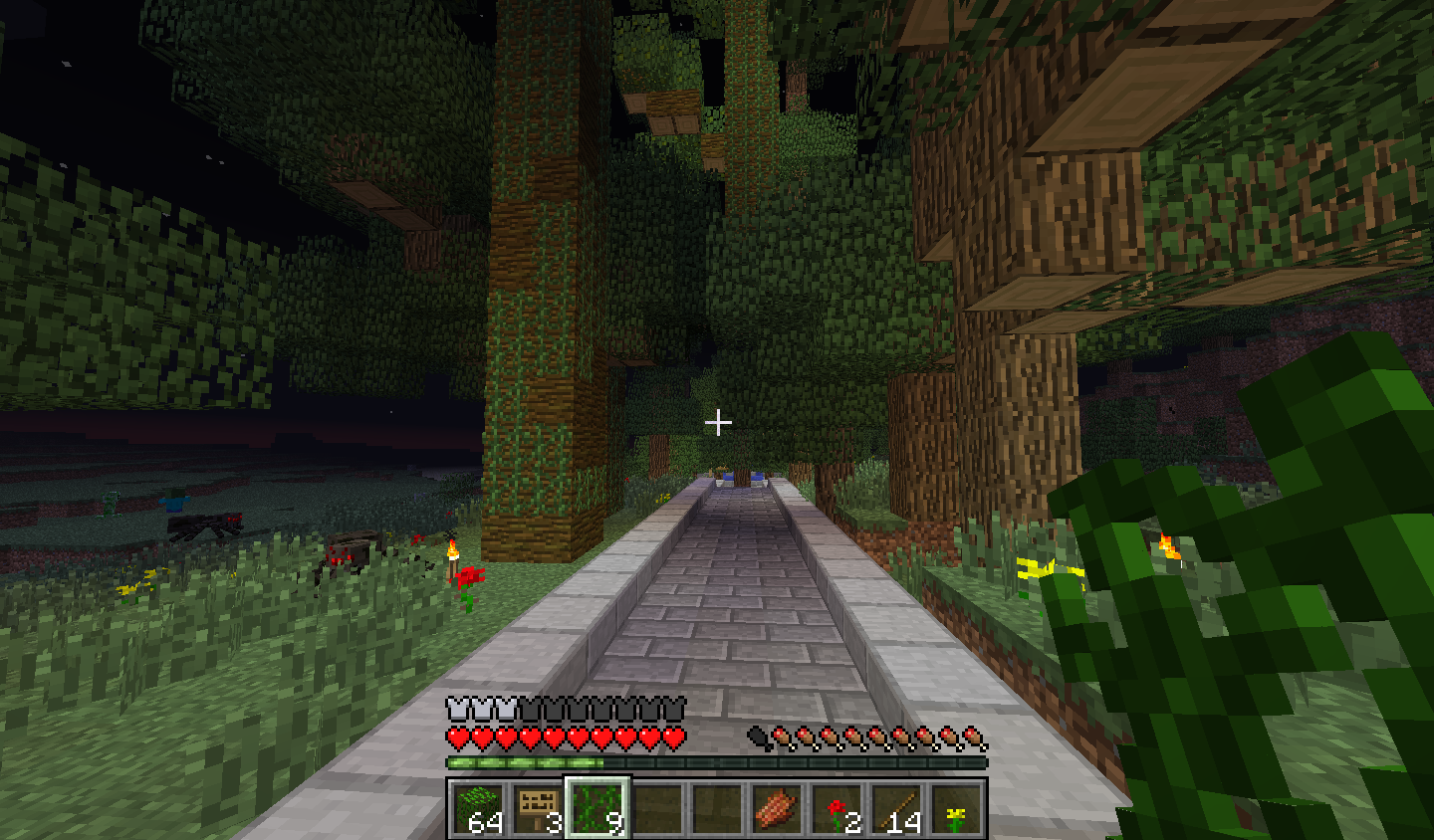Select the leaves block stack of 64

[x=477, y=807]
